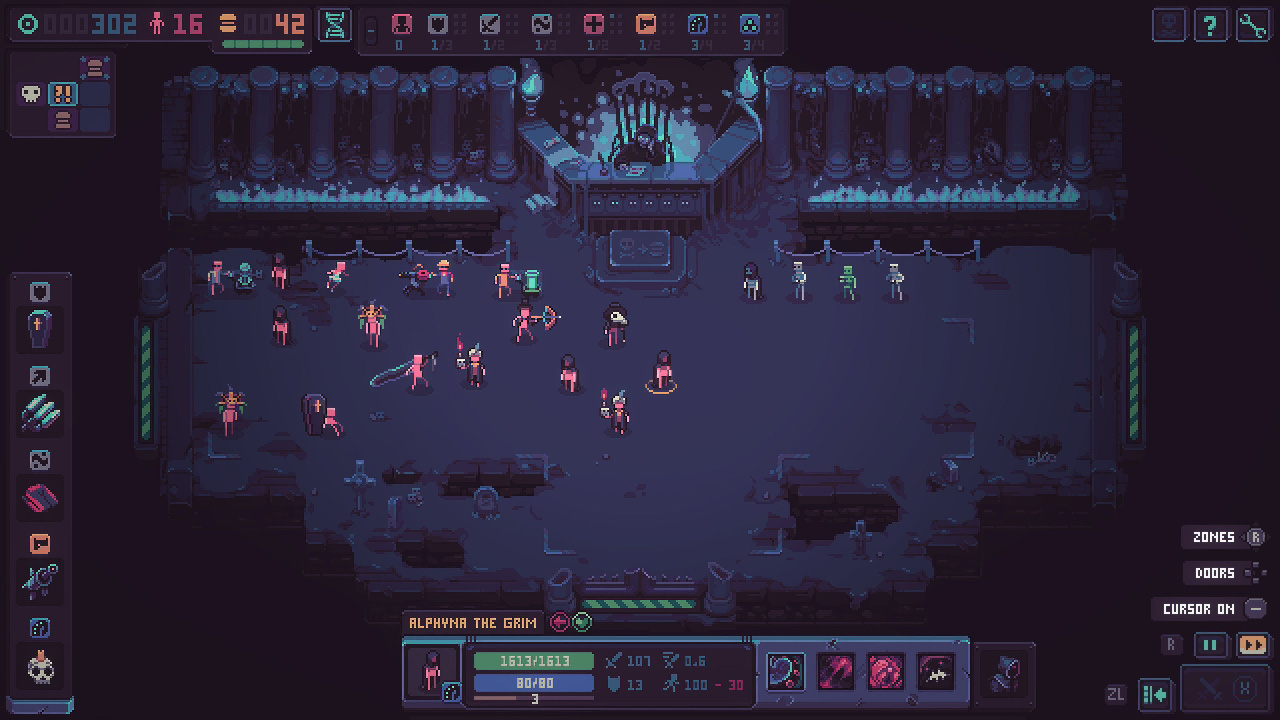Select the candle skull item at the sidebar bottom

tap(40, 665)
